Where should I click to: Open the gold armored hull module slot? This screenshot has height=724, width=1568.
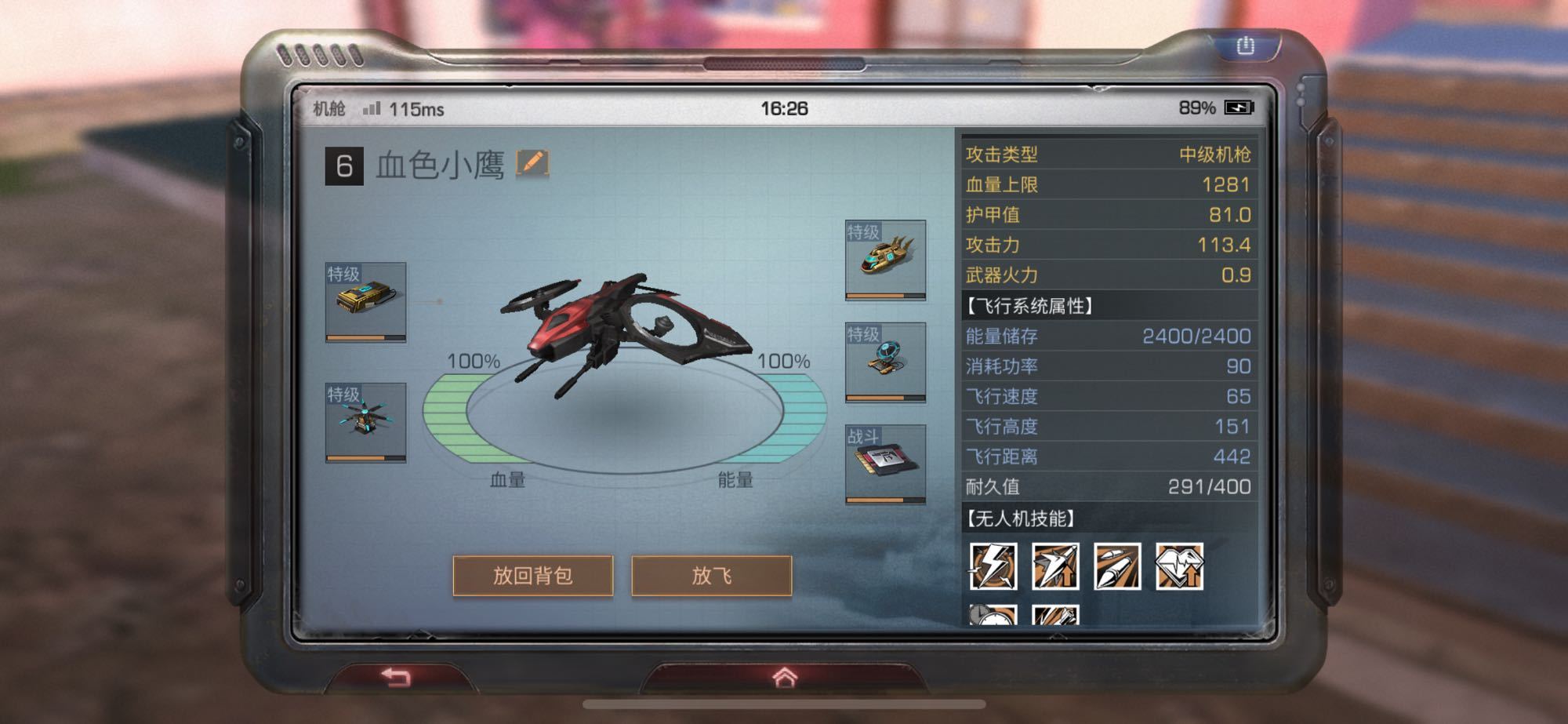tap(885, 260)
